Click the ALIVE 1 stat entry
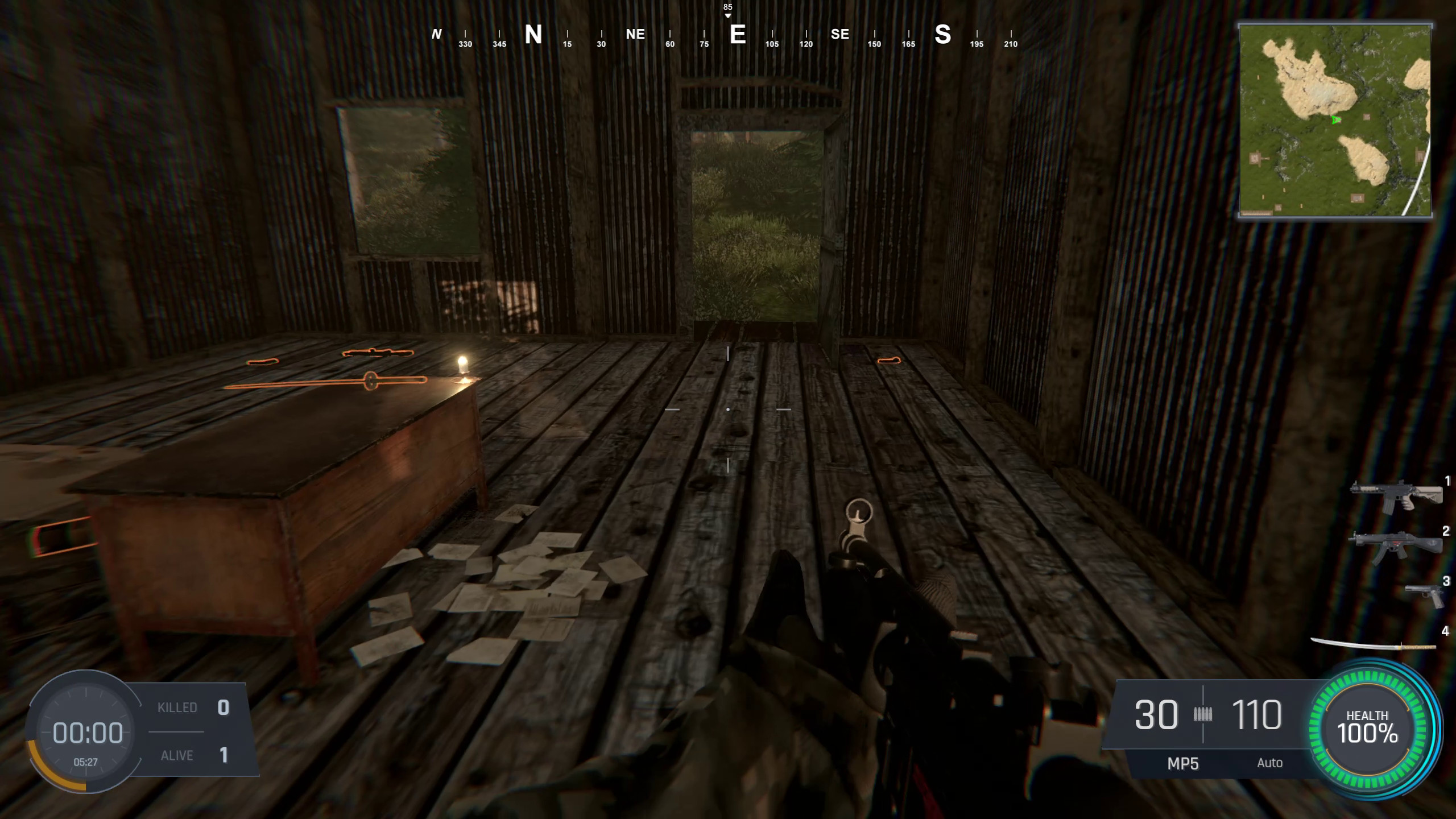The width and height of the screenshot is (1456, 819). 193,755
